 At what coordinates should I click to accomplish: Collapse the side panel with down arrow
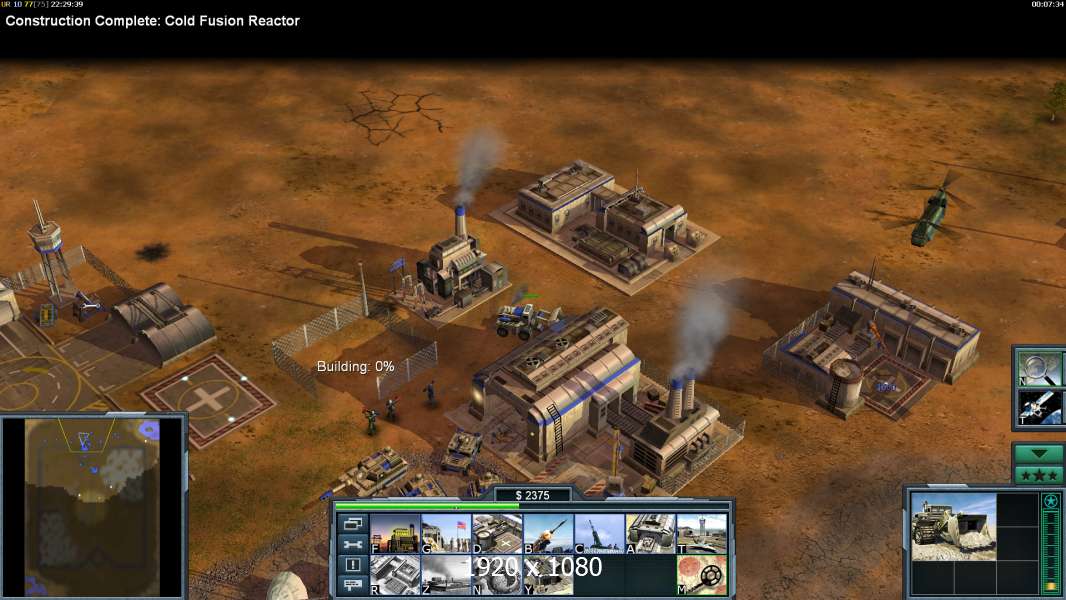pyautogui.click(x=1038, y=453)
